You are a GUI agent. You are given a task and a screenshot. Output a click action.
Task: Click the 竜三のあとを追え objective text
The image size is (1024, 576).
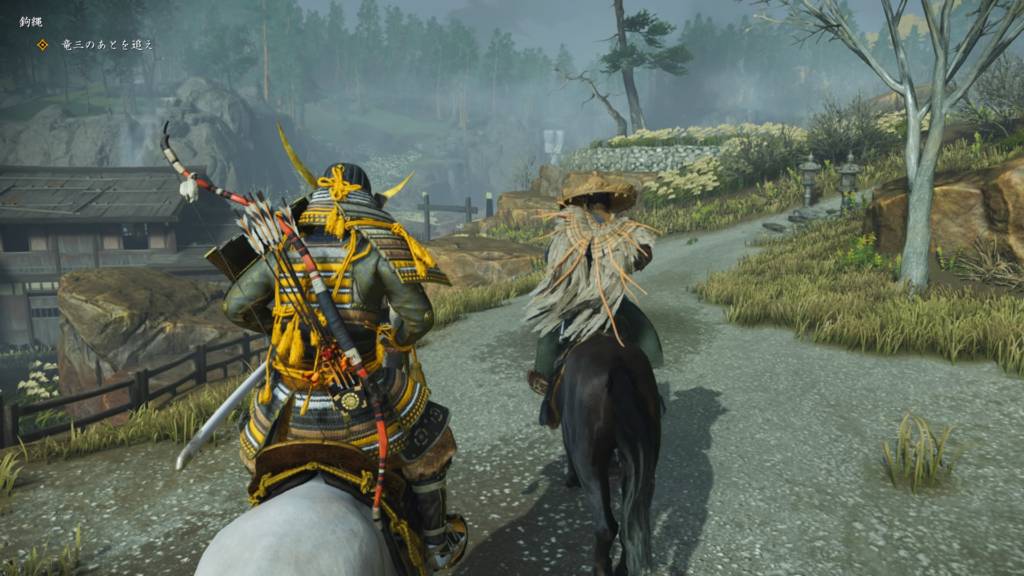point(107,45)
